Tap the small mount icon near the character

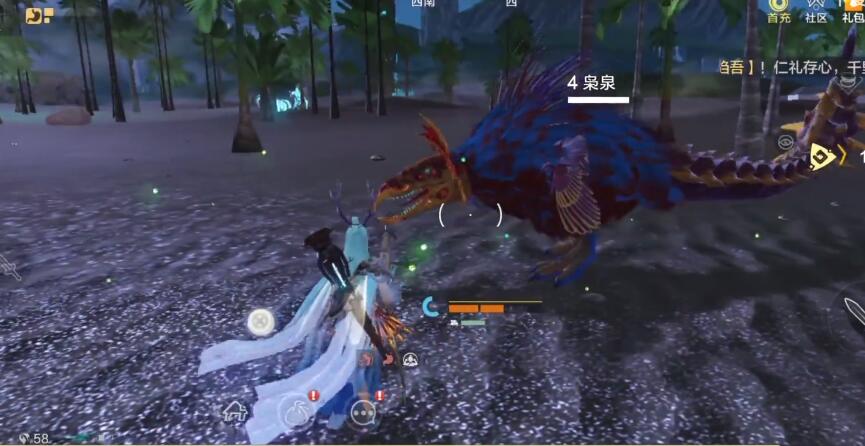coord(410,360)
